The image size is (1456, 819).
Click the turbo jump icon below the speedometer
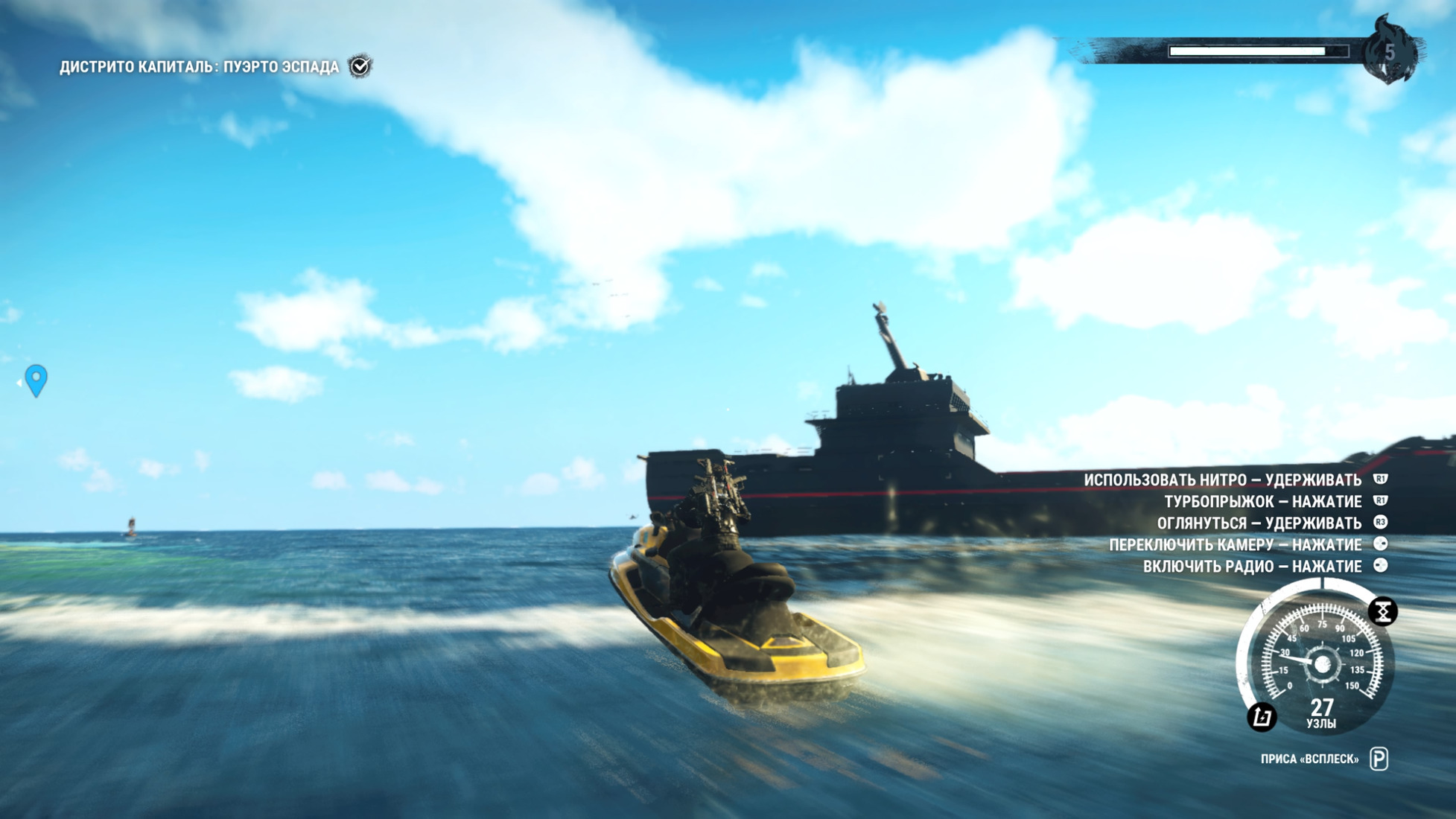1262,717
